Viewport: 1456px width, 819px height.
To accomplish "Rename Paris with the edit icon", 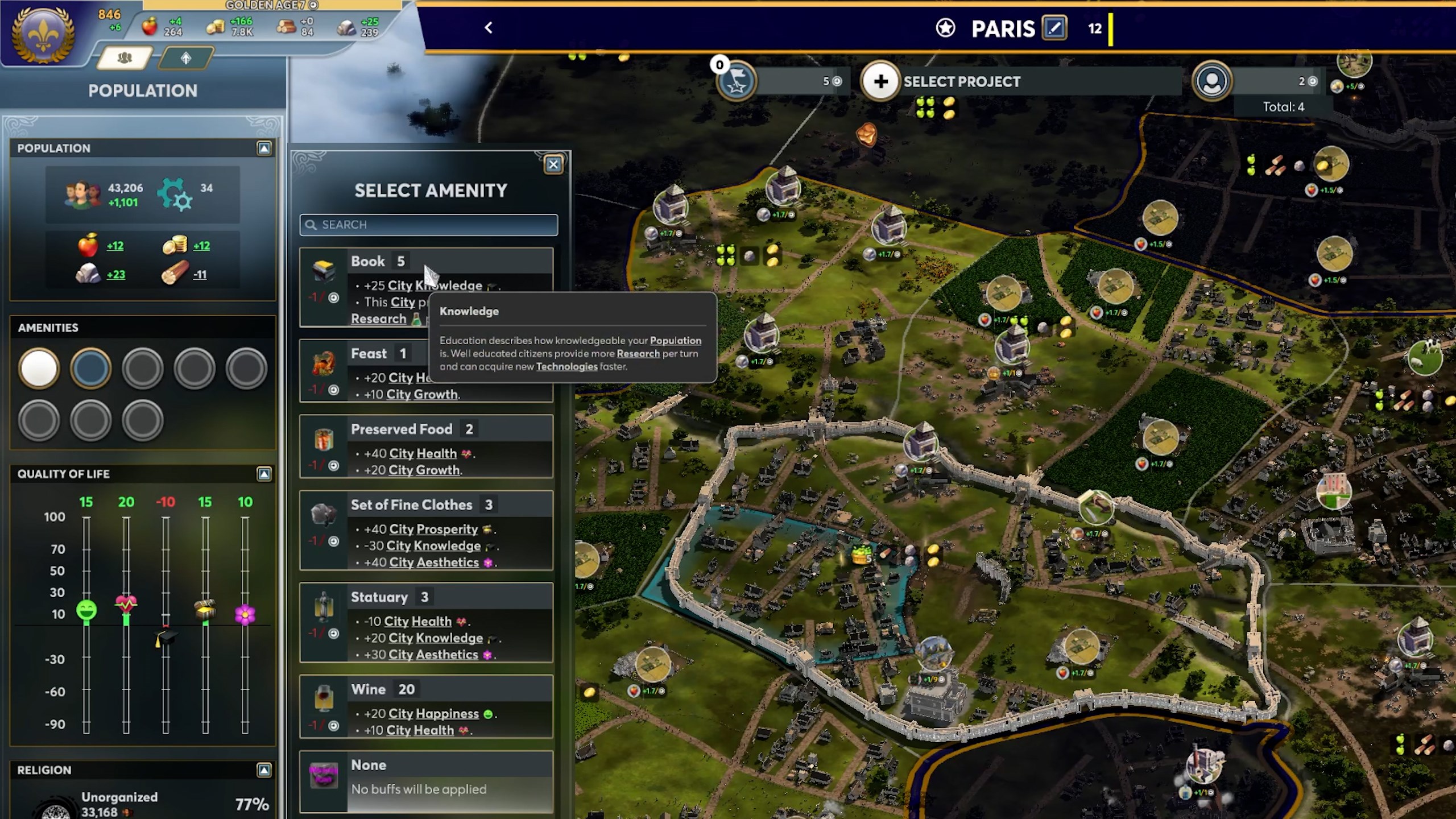I will tap(1054, 28).
